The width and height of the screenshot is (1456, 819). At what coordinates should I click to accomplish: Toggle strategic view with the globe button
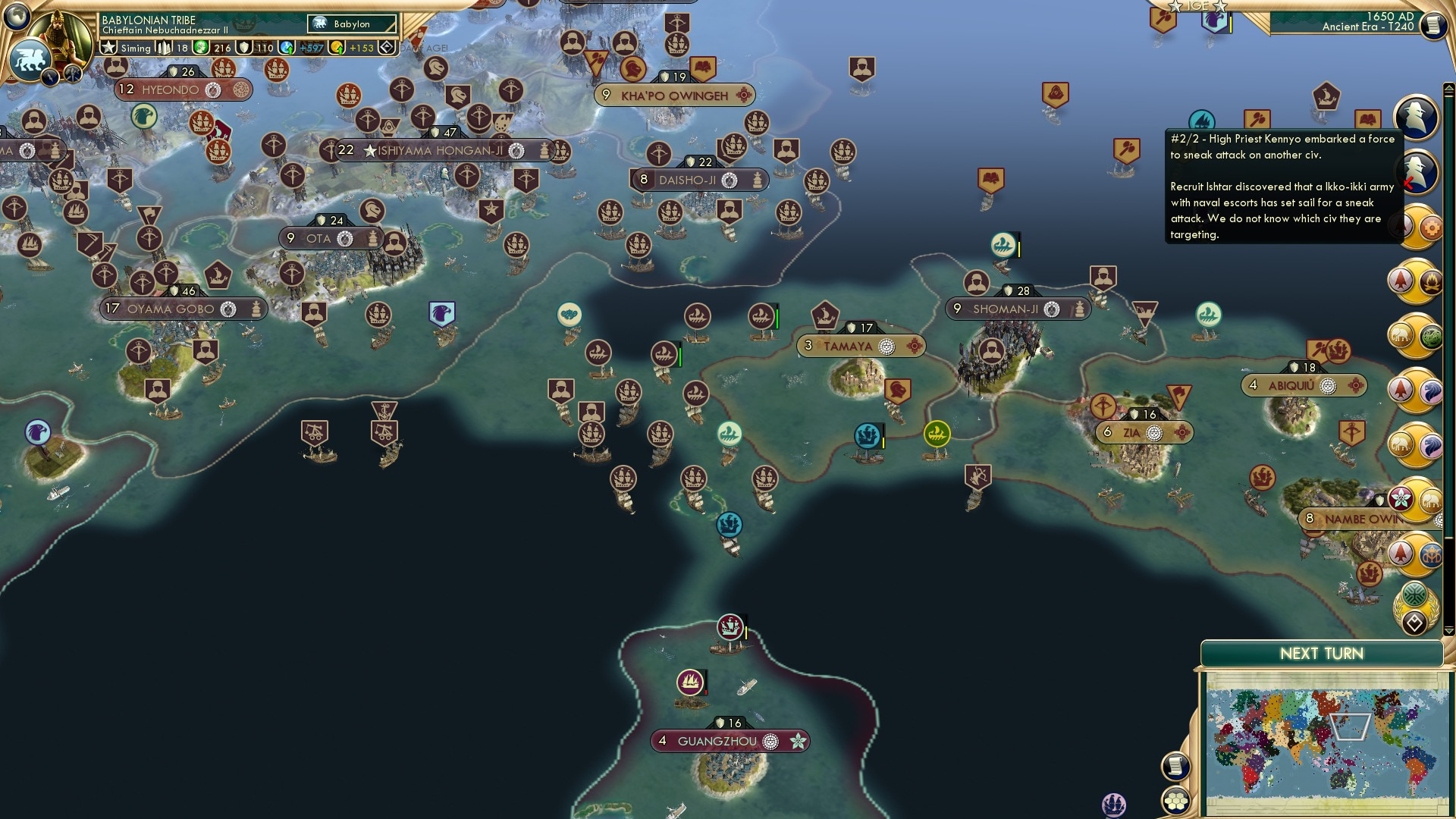[16, 17]
